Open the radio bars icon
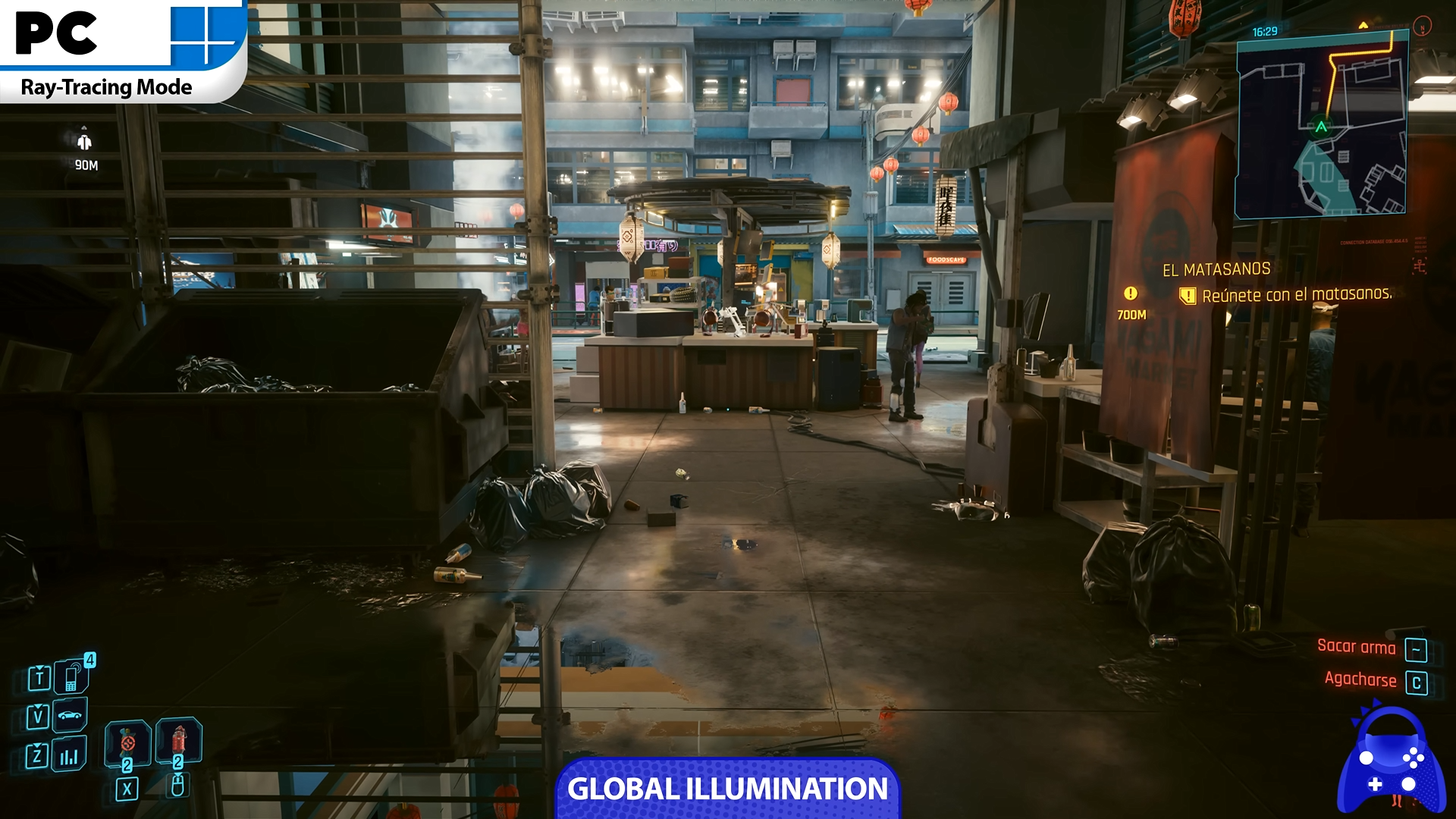The image size is (1456, 819). point(69,755)
